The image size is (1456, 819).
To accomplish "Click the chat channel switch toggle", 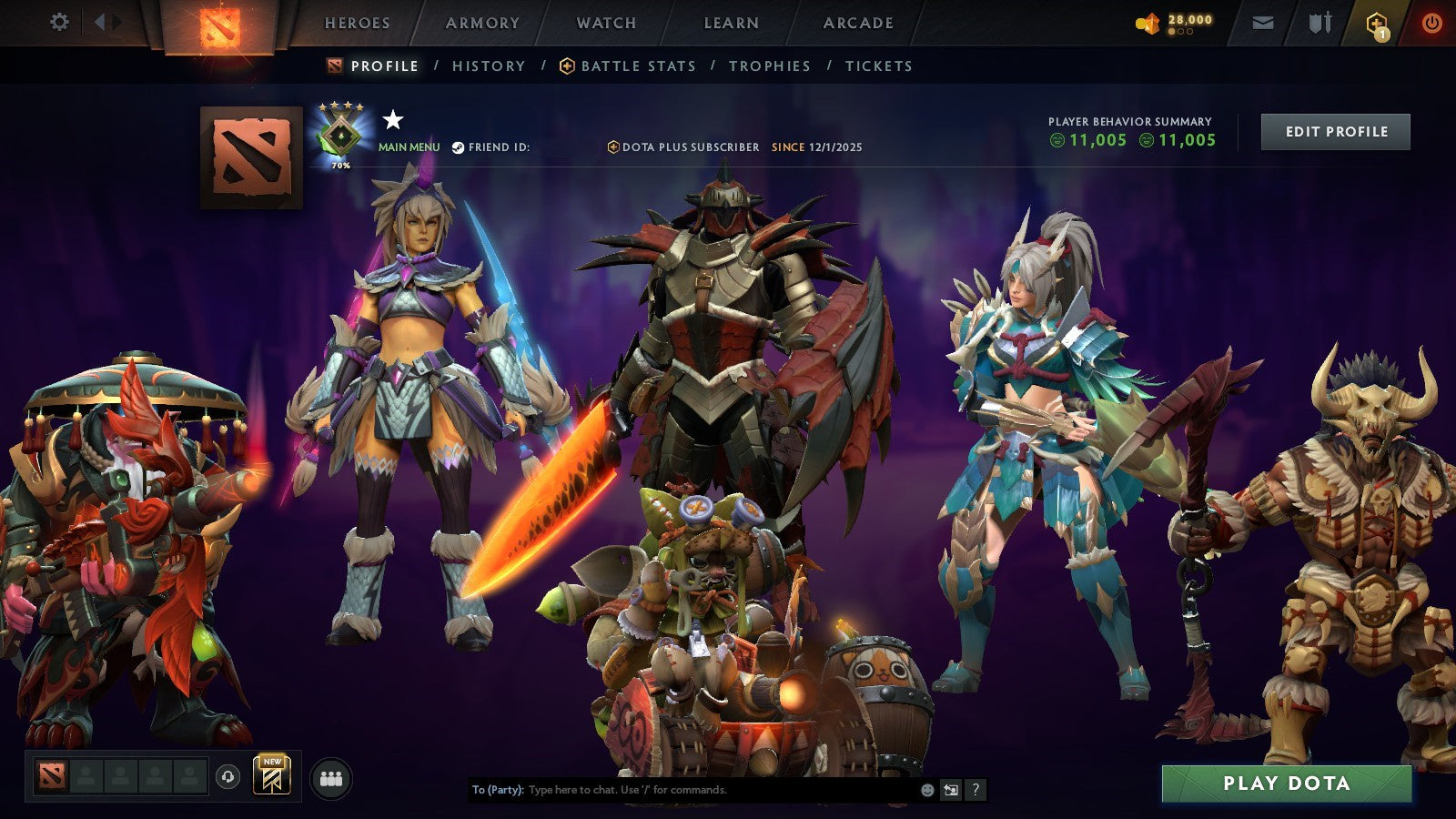I will point(953,790).
